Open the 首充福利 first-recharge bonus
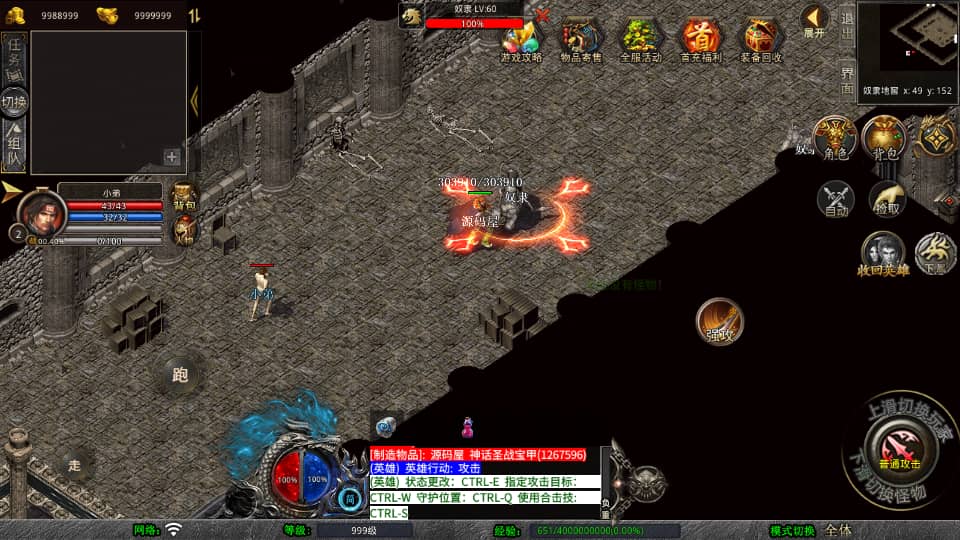Image resolution: width=960 pixels, height=540 pixels. click(x=701, y=40)
